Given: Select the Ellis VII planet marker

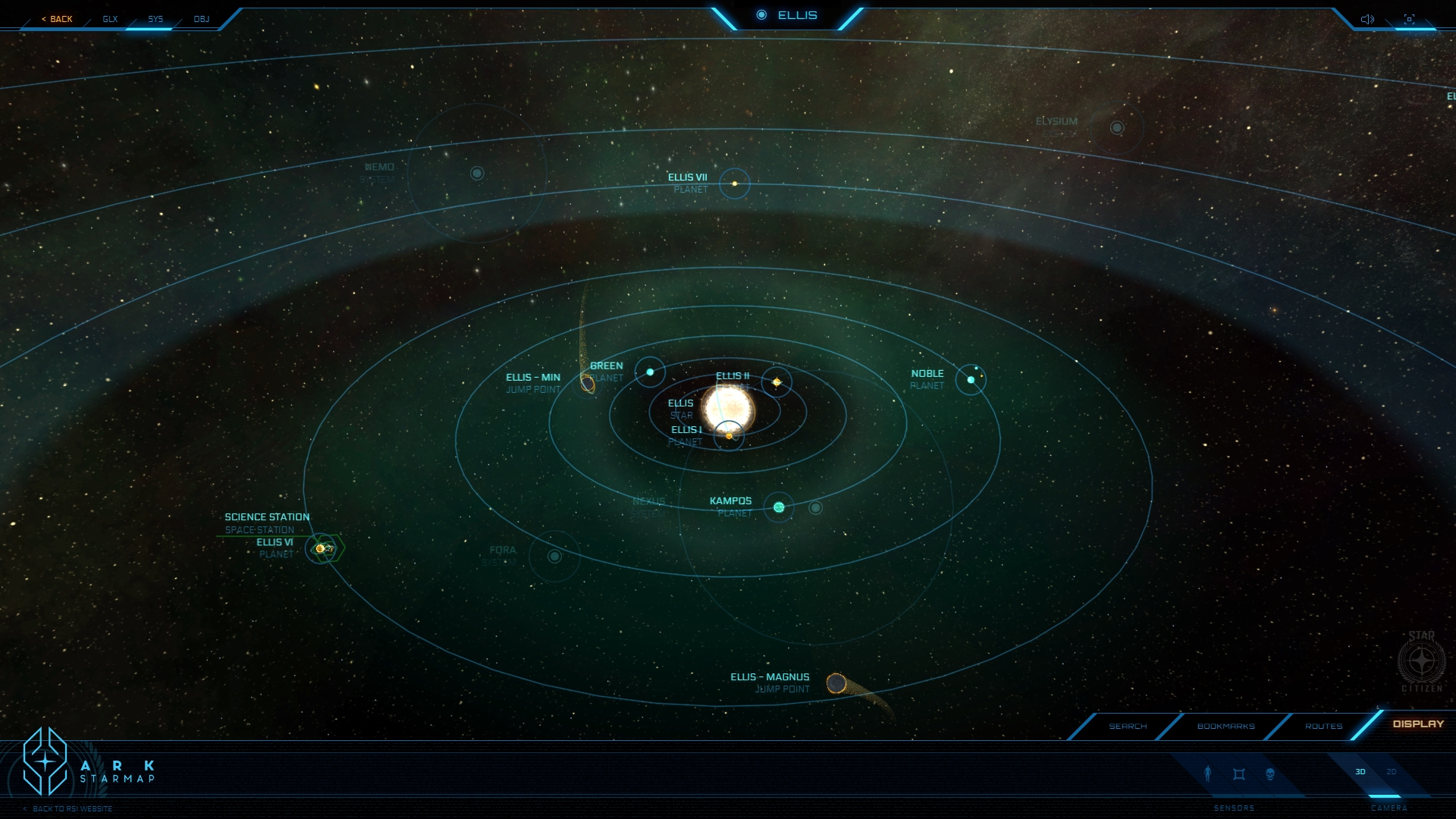Looking at the screenshot, I should tap(734, 184).
